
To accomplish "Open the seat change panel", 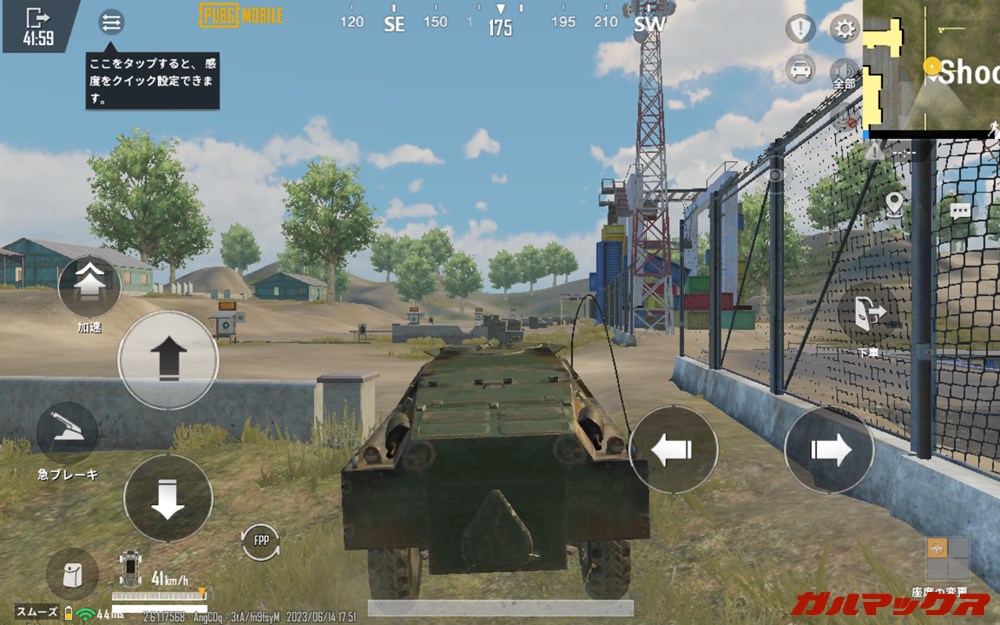I will tap(947, 560).
